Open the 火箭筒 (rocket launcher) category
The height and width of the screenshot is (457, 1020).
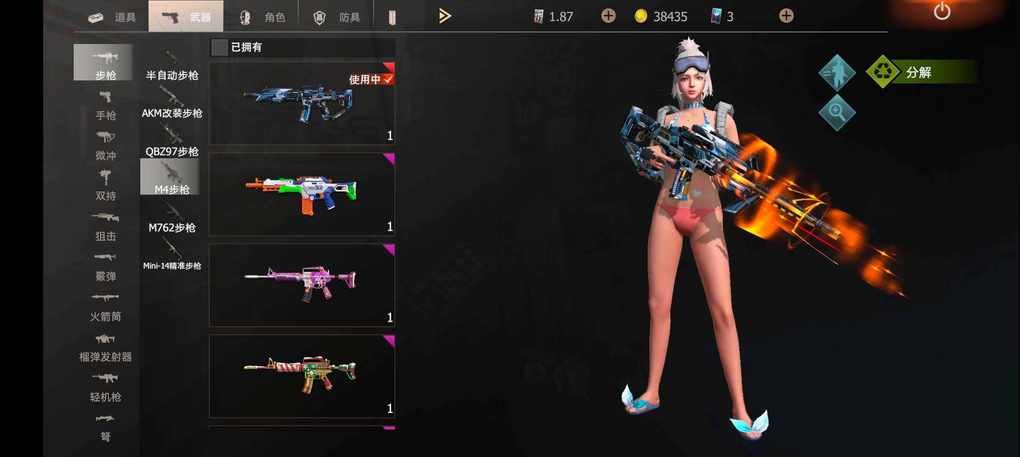point(105,306)
